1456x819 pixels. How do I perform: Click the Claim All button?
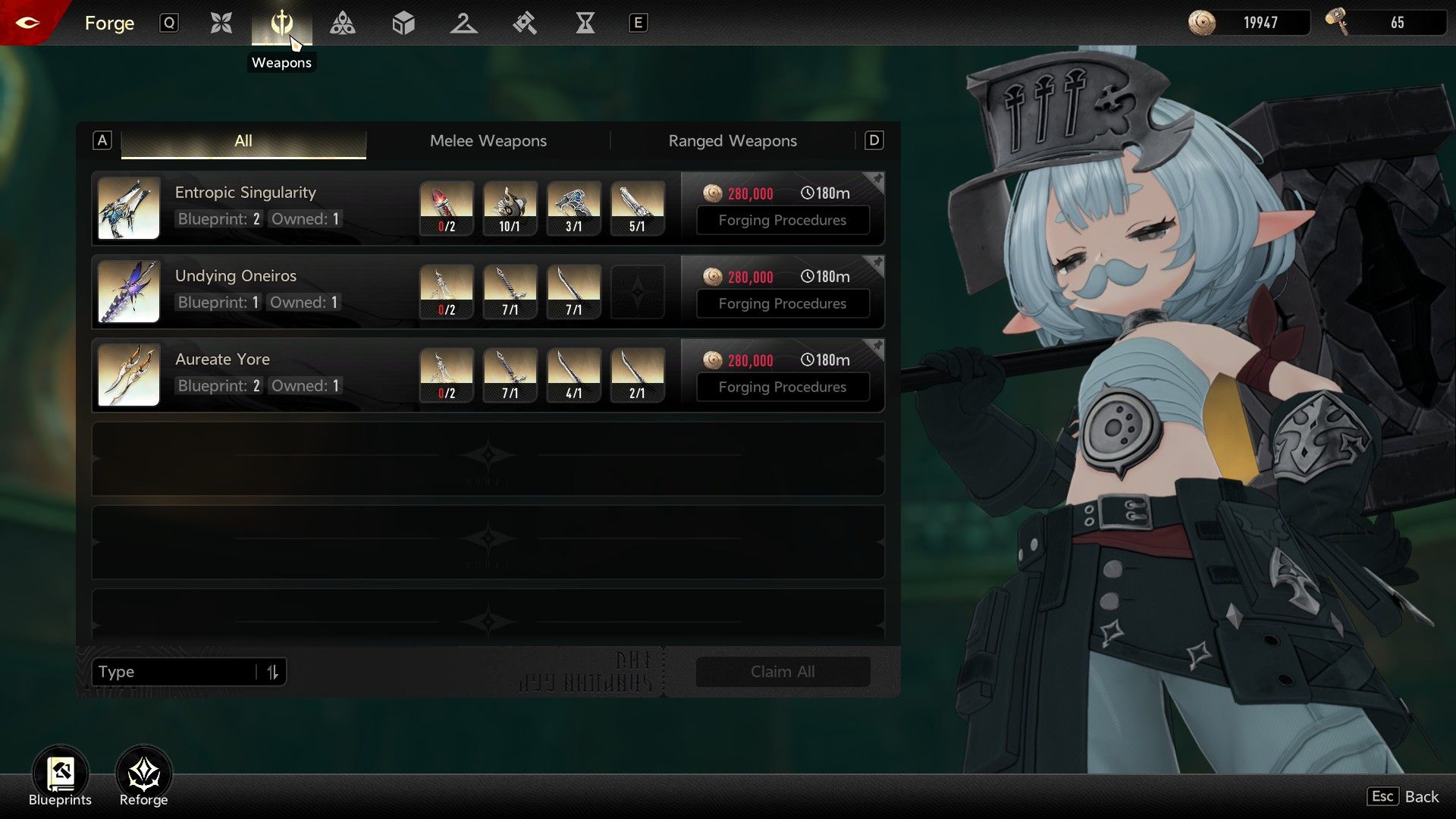(782, 672)
